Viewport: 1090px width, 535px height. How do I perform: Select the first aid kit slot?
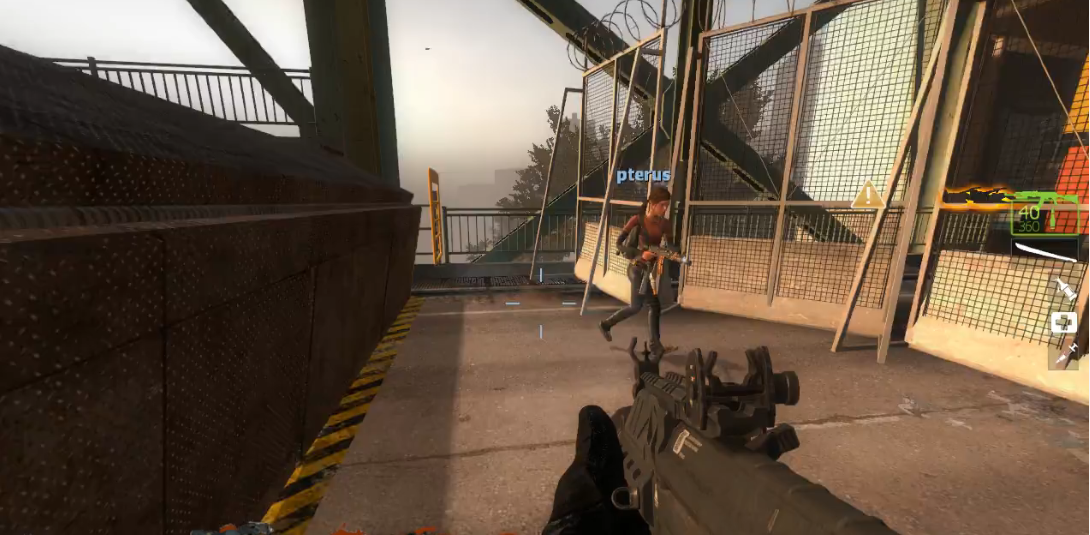pyautogui.click(x=1063, y=322)
